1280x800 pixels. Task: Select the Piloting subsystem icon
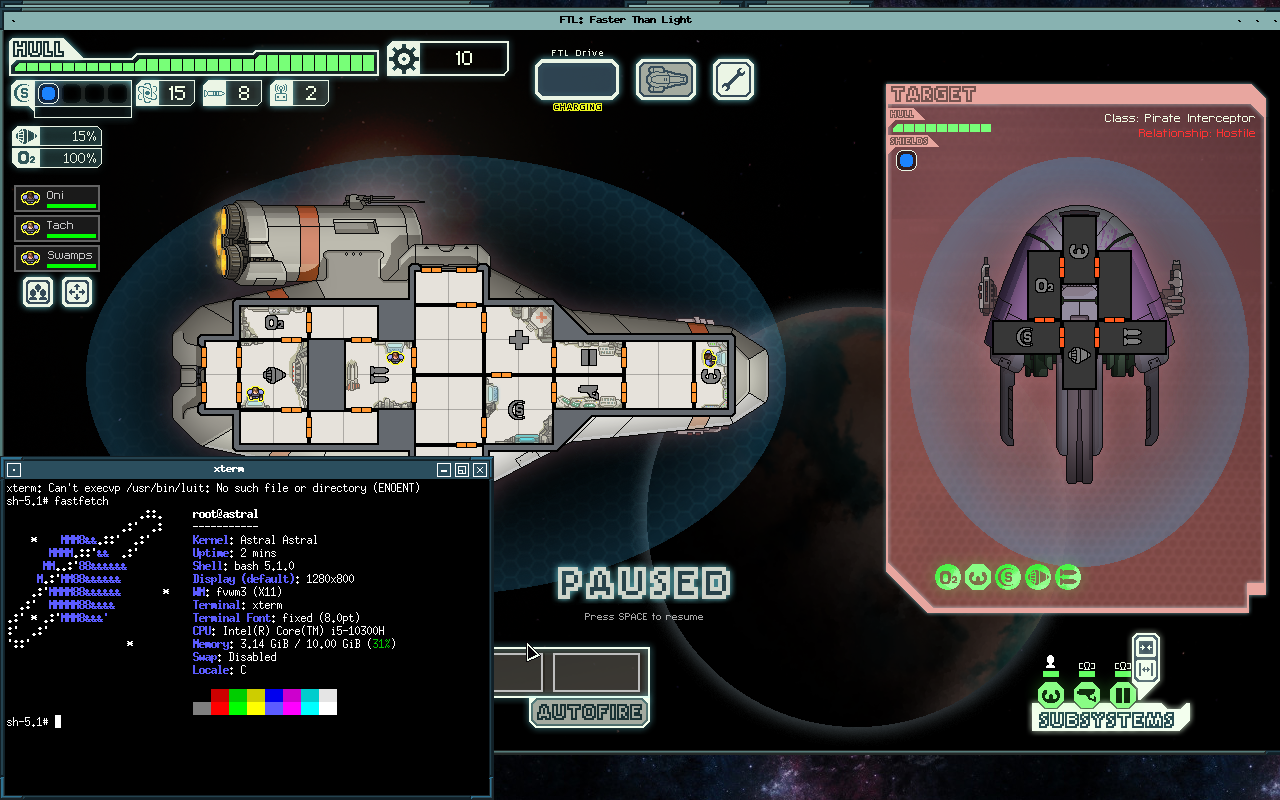click(1049, 693)
